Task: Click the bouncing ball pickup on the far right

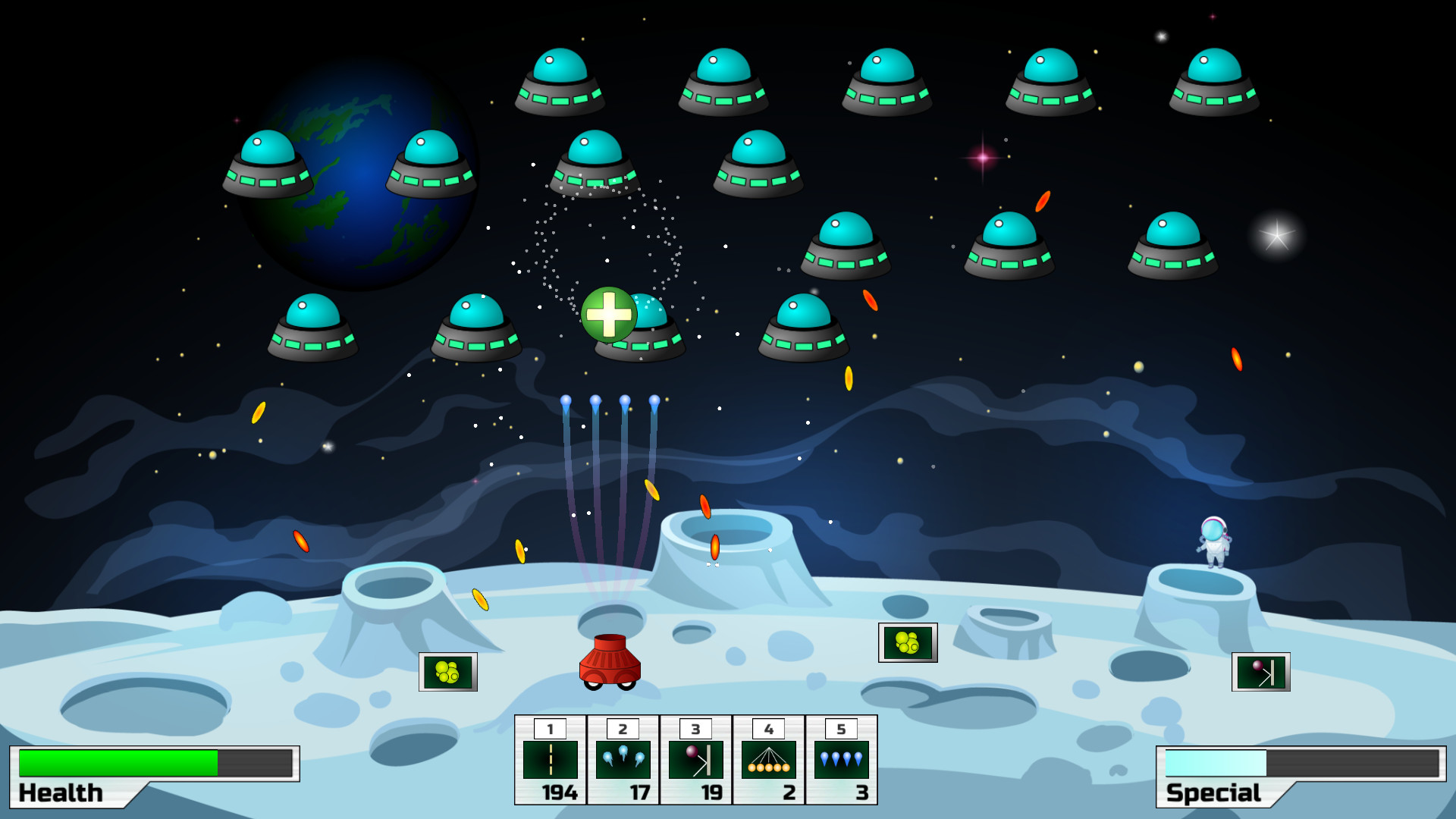Action: [x=1260, y=672]
